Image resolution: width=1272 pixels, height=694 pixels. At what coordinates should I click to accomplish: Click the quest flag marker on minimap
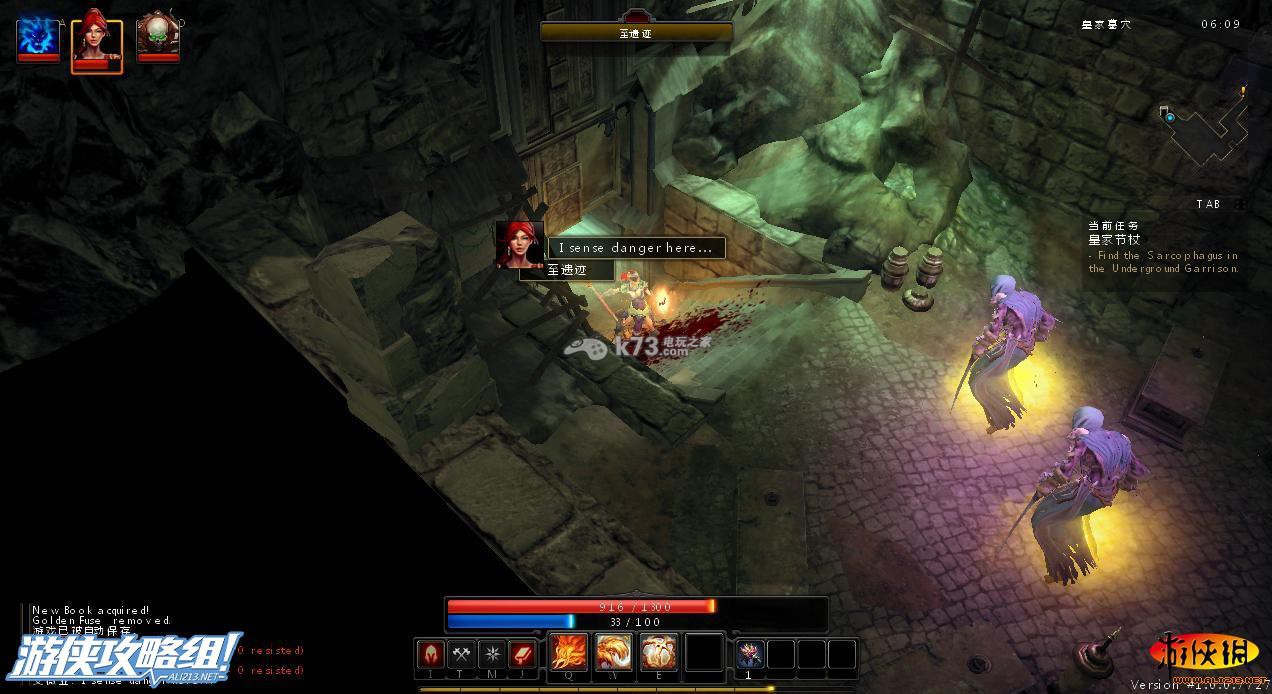pyautogui.click(x=1244, y=91)
